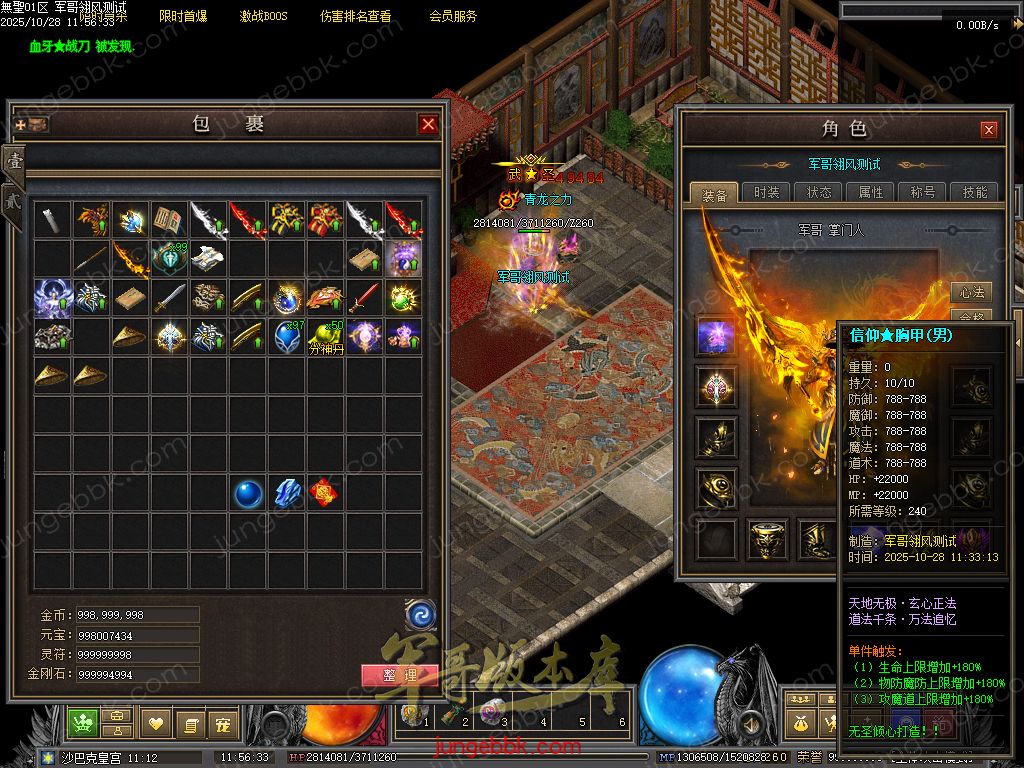Close the 包裹 inventory window
Viewport: 1024px width, 768px height.
pyautogui.click(x=428, y=124)
